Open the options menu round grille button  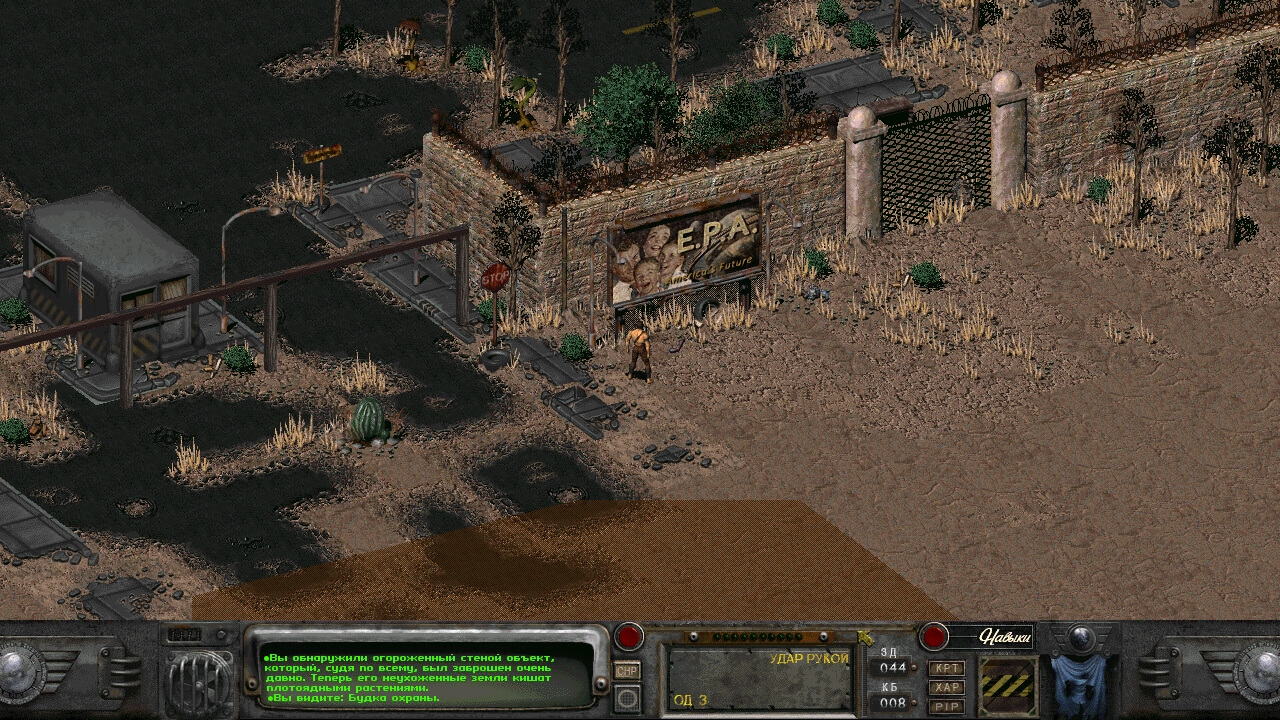coord(627,697)
